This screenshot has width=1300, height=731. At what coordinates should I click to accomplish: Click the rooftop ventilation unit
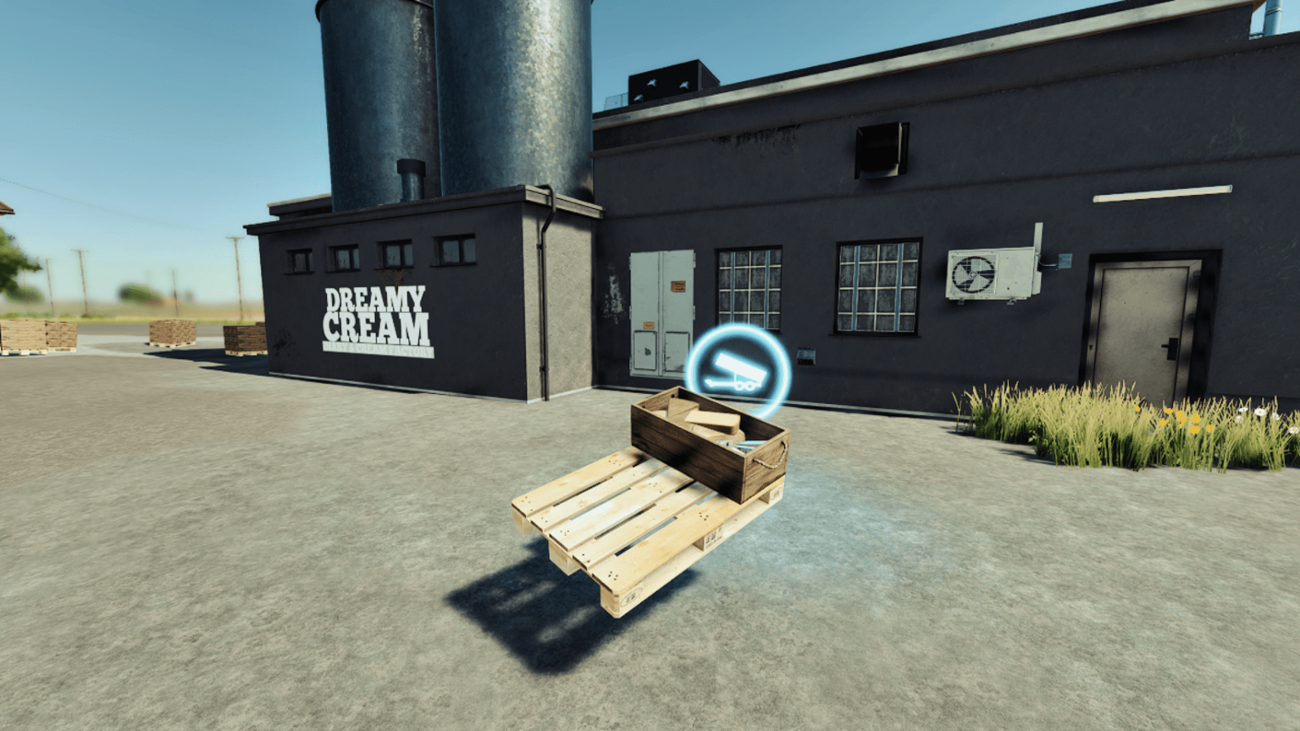click(670, 80)
